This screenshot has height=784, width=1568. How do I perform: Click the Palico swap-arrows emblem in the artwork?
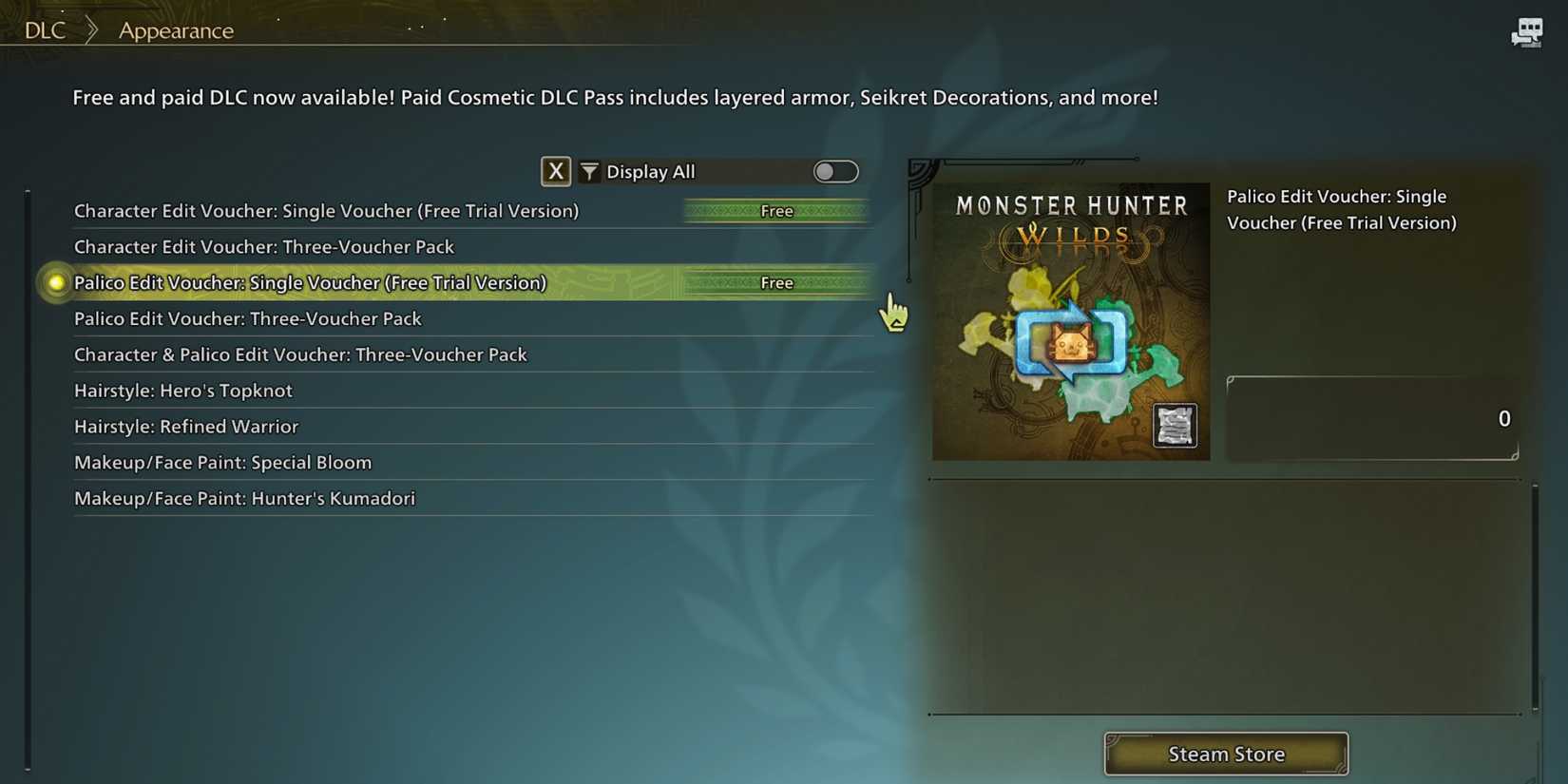click(1072, 344)
